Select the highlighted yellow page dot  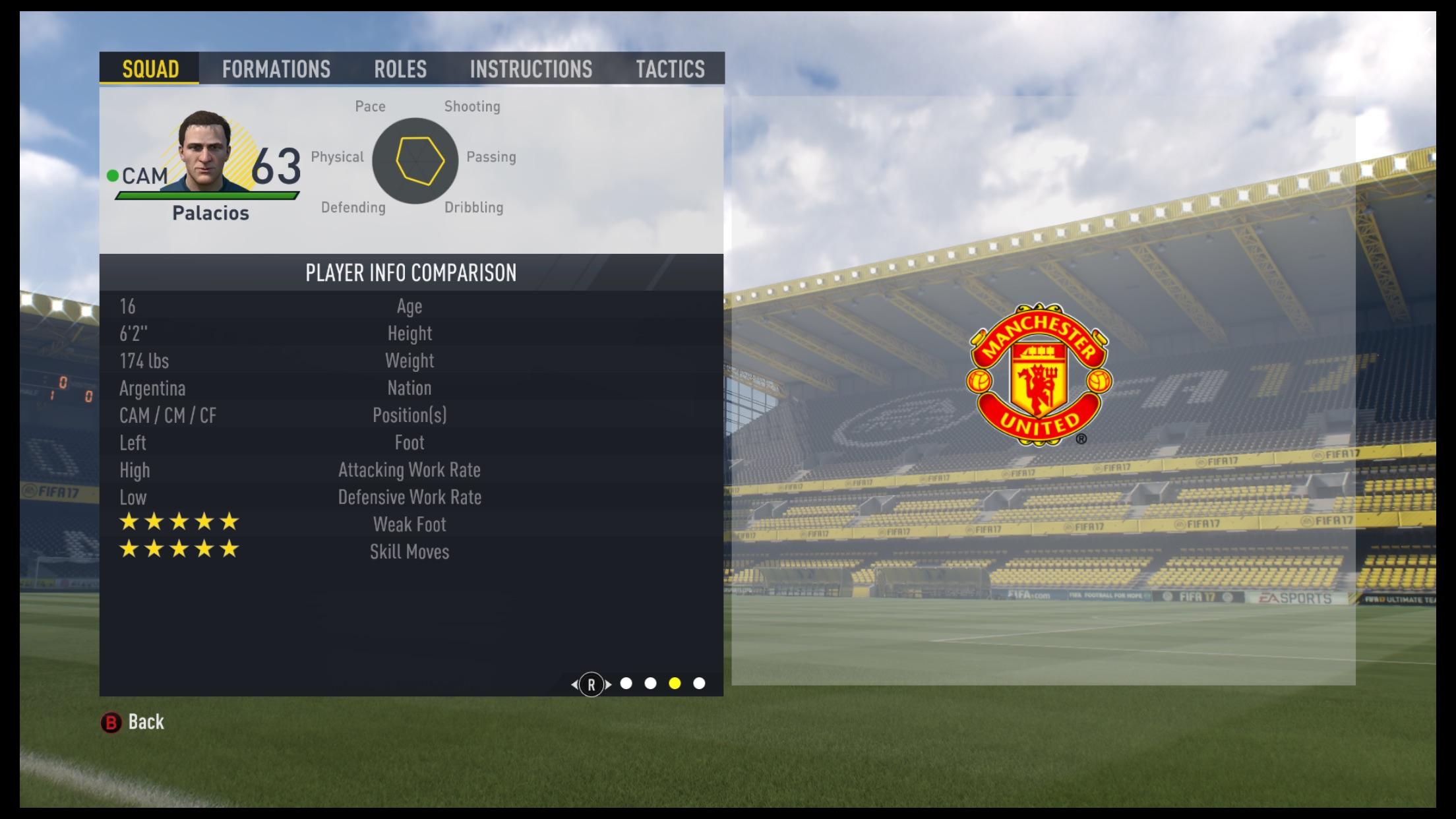[x=674, y=684]
